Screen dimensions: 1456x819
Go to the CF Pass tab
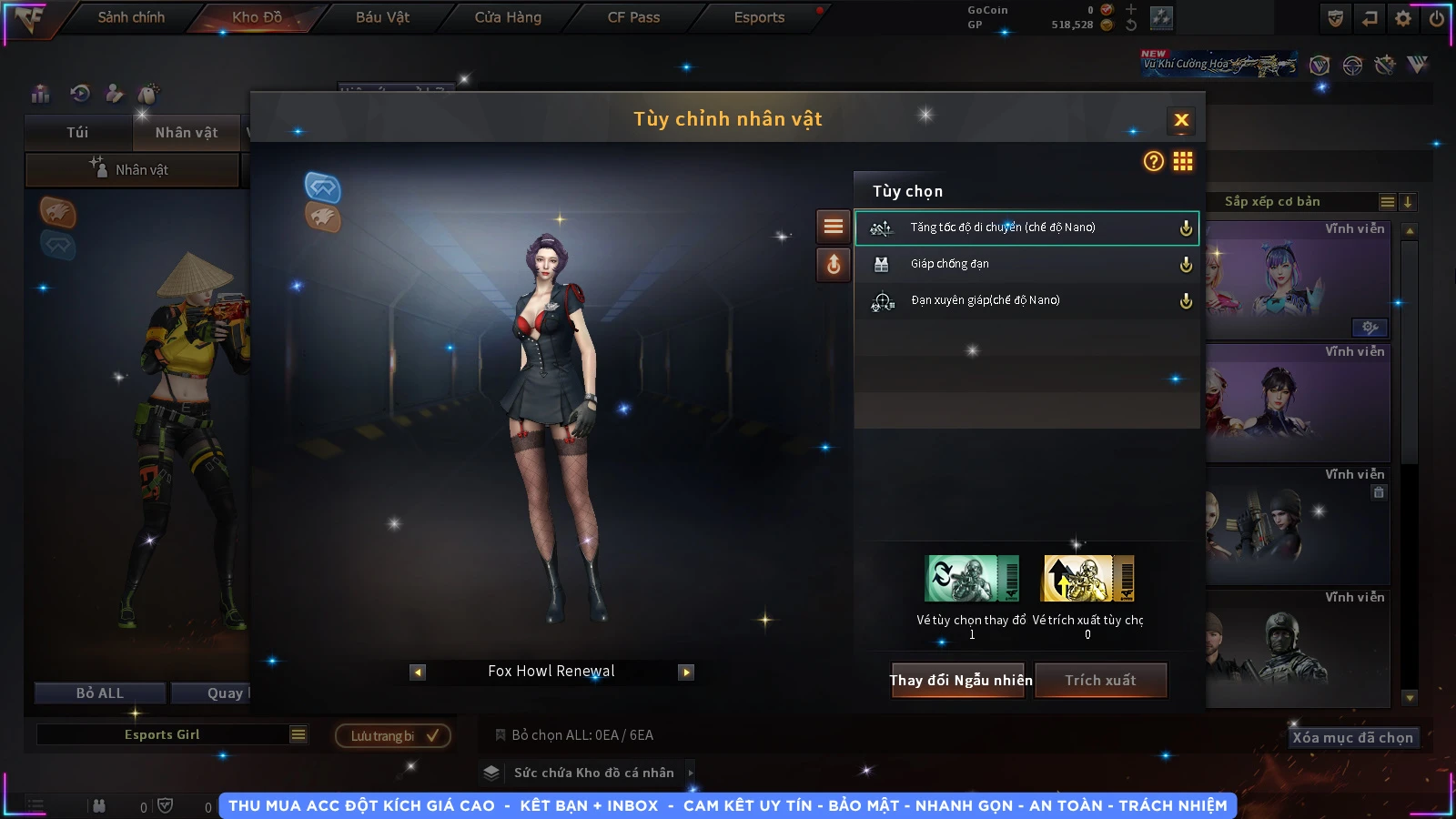(x=633, y=17)
